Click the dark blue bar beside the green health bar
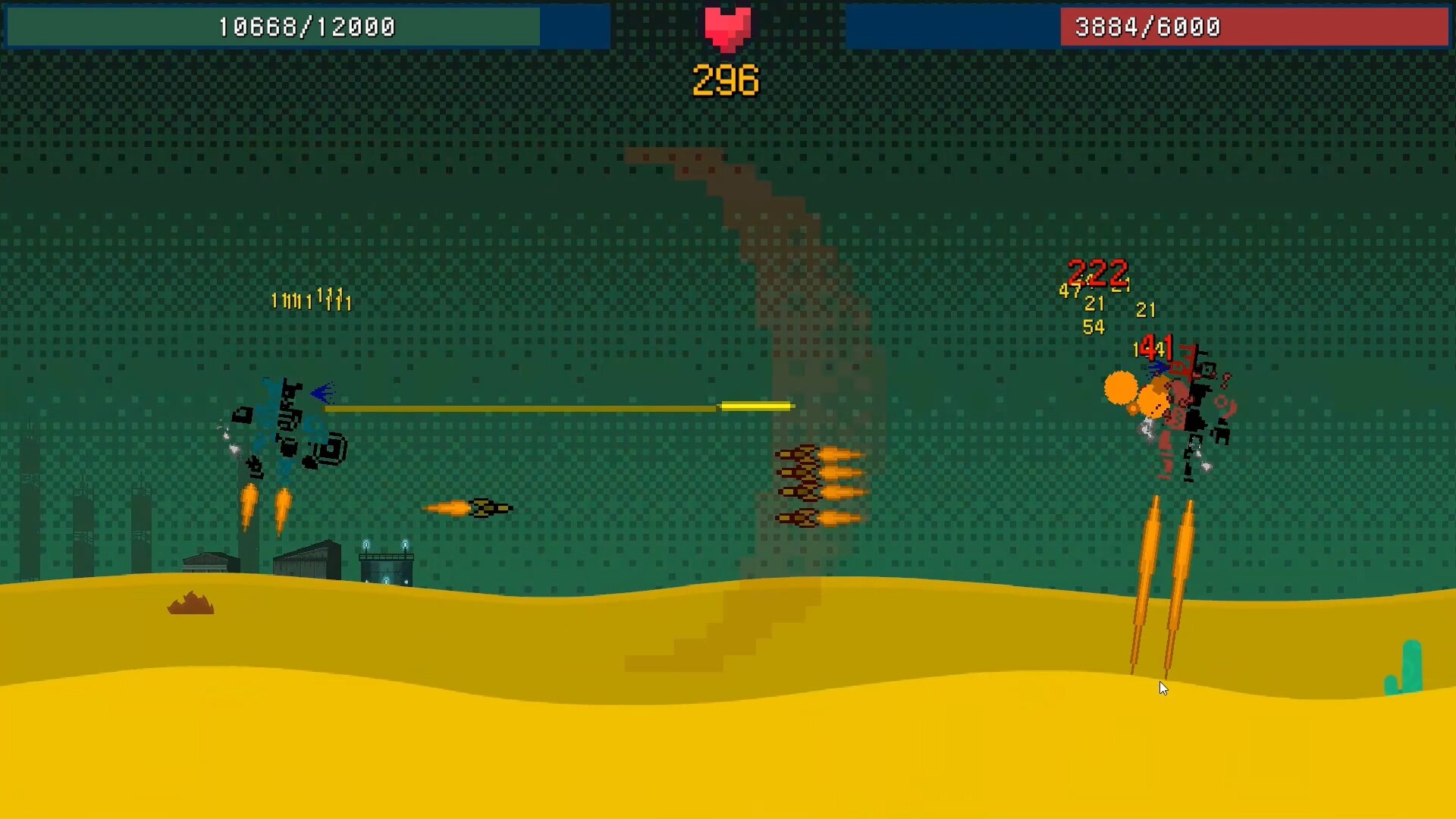Image resolution: width=1456 pixels, height=819 pixels. coord(576,27)
